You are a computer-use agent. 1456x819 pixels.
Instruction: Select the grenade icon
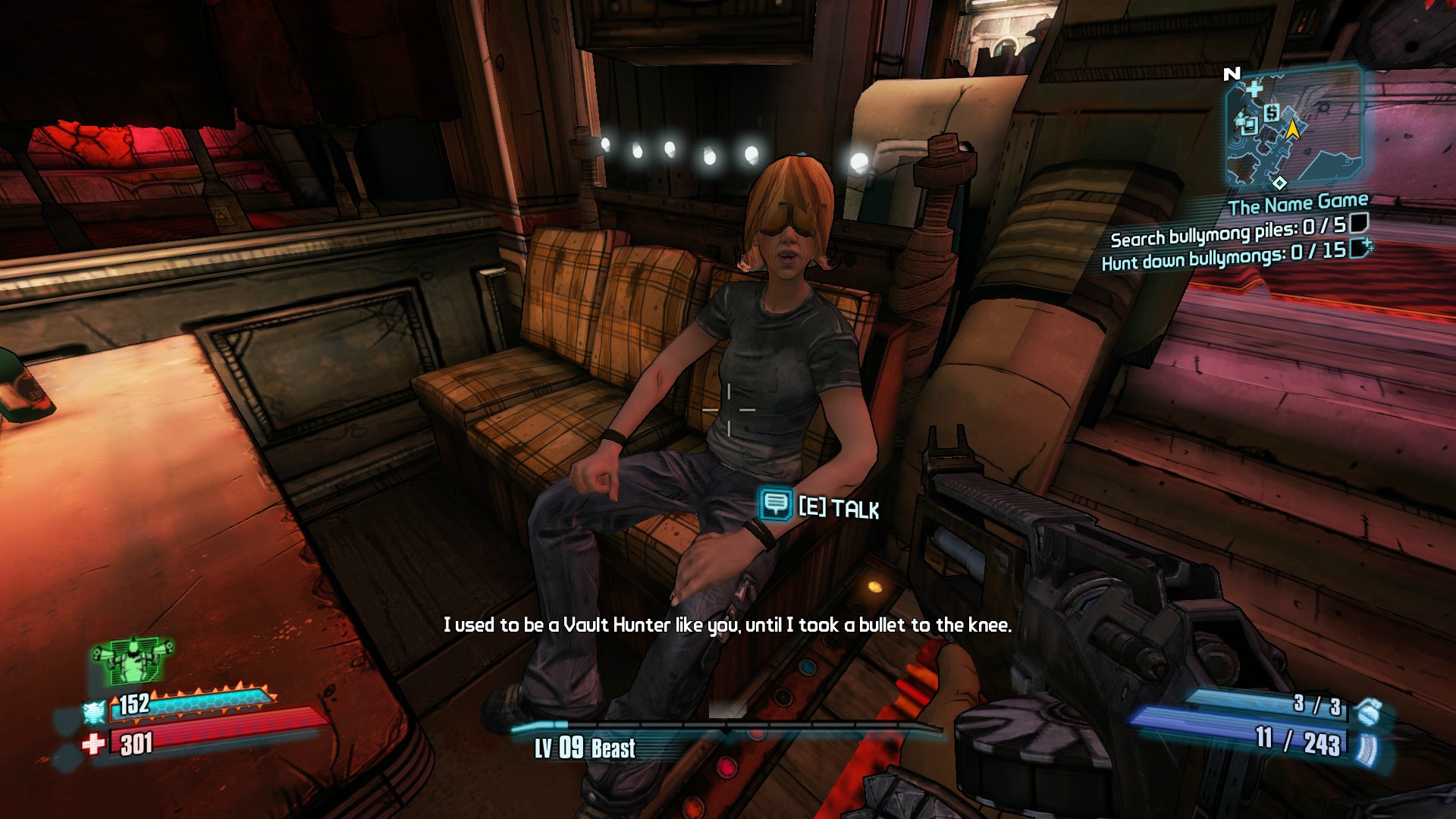(x=1366, y=711)
